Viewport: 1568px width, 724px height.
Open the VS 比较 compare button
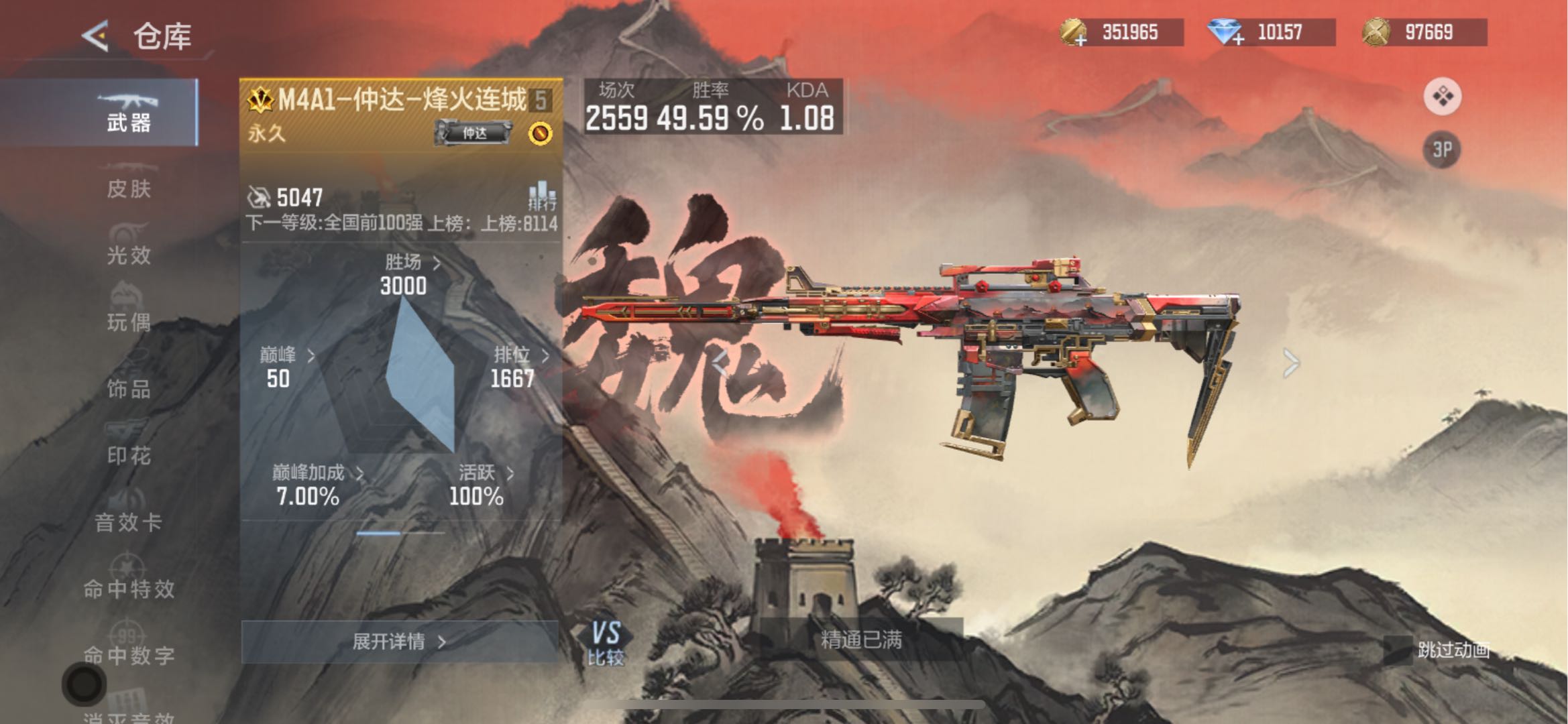[x=606, y=644]
